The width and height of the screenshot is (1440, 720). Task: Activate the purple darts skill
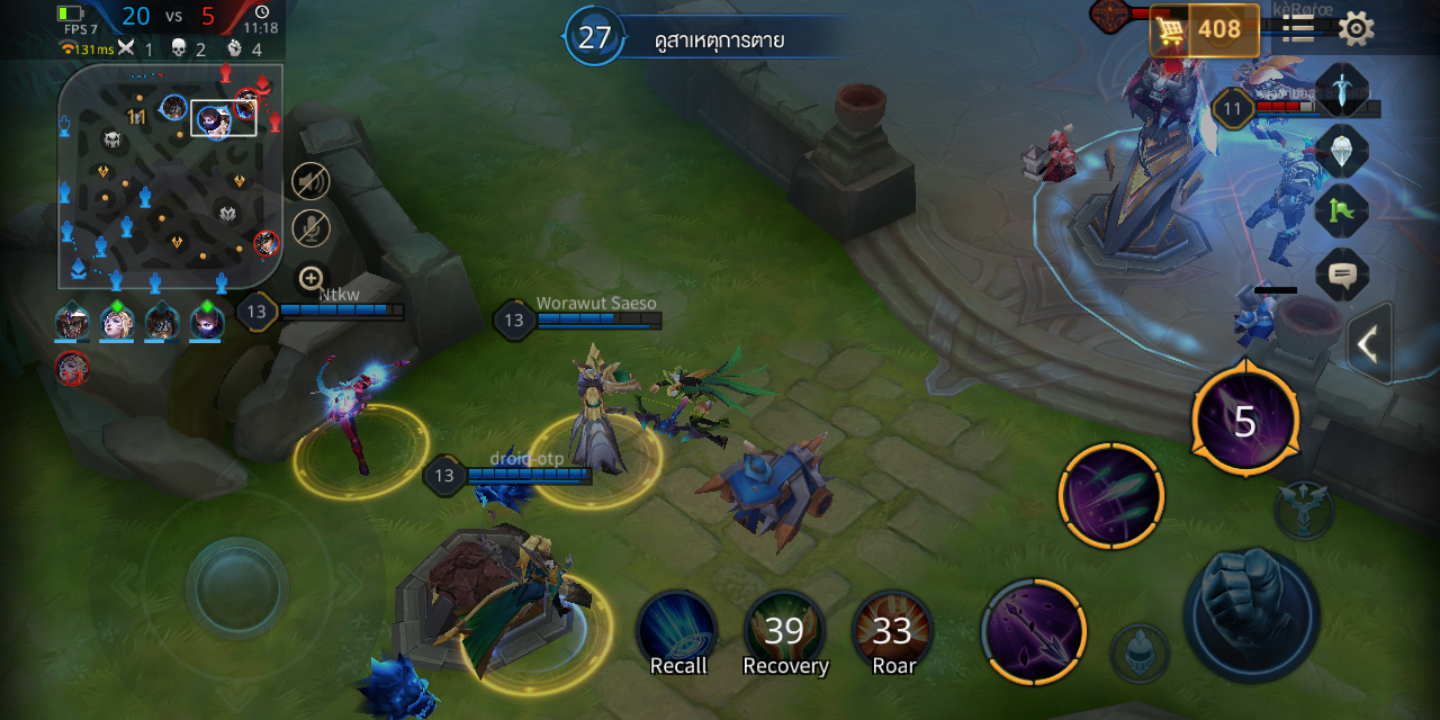tap(1111, 496)
